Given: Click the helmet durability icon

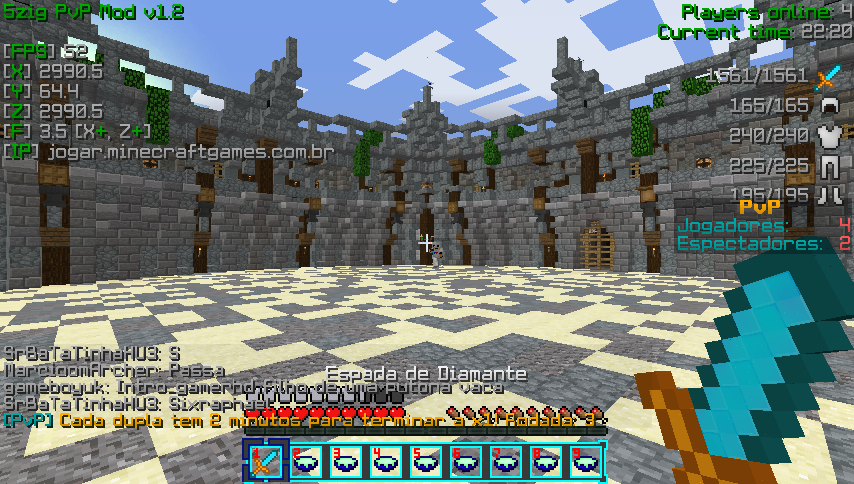Looking at the screenshot, I should click(828, 105).
